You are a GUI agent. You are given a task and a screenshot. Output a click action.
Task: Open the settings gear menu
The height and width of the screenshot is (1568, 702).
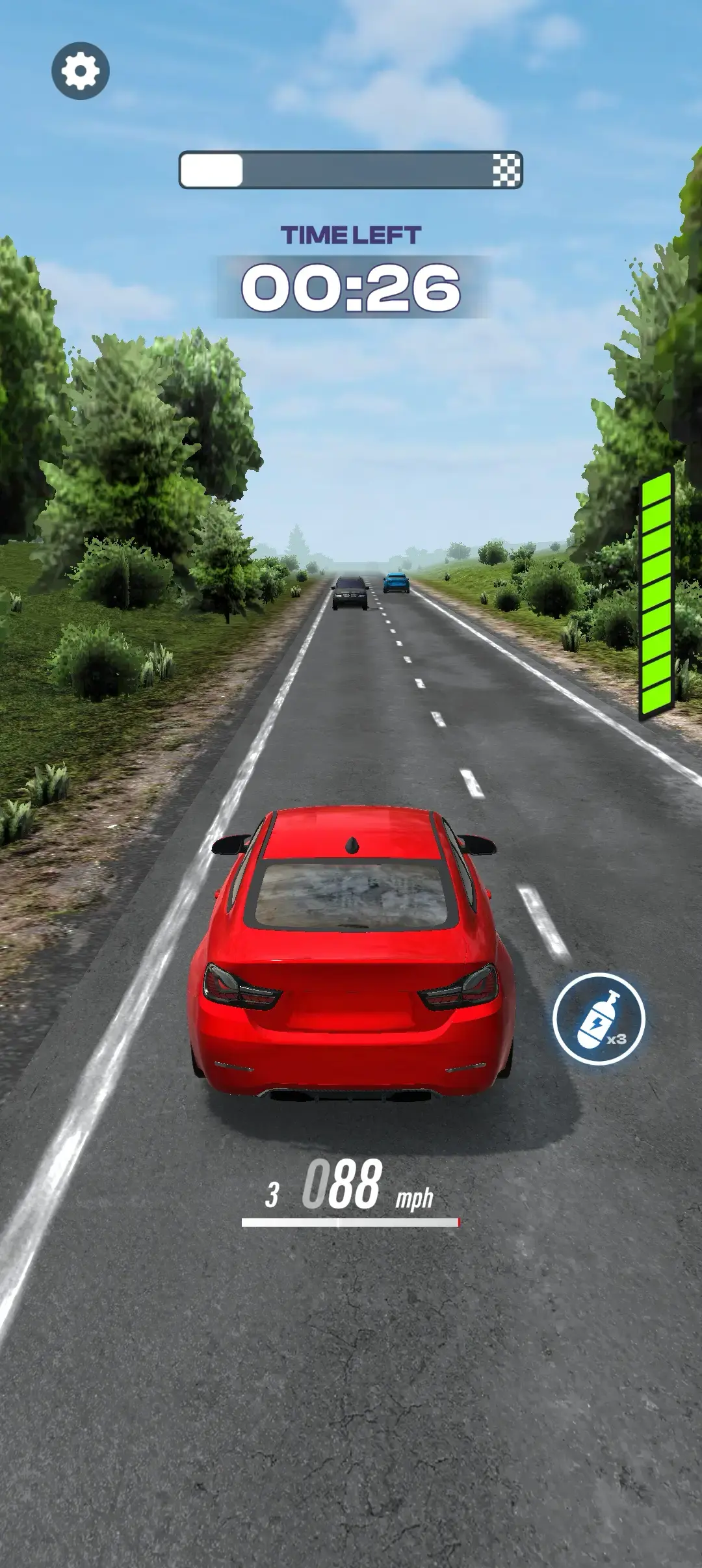pos(81,71)
